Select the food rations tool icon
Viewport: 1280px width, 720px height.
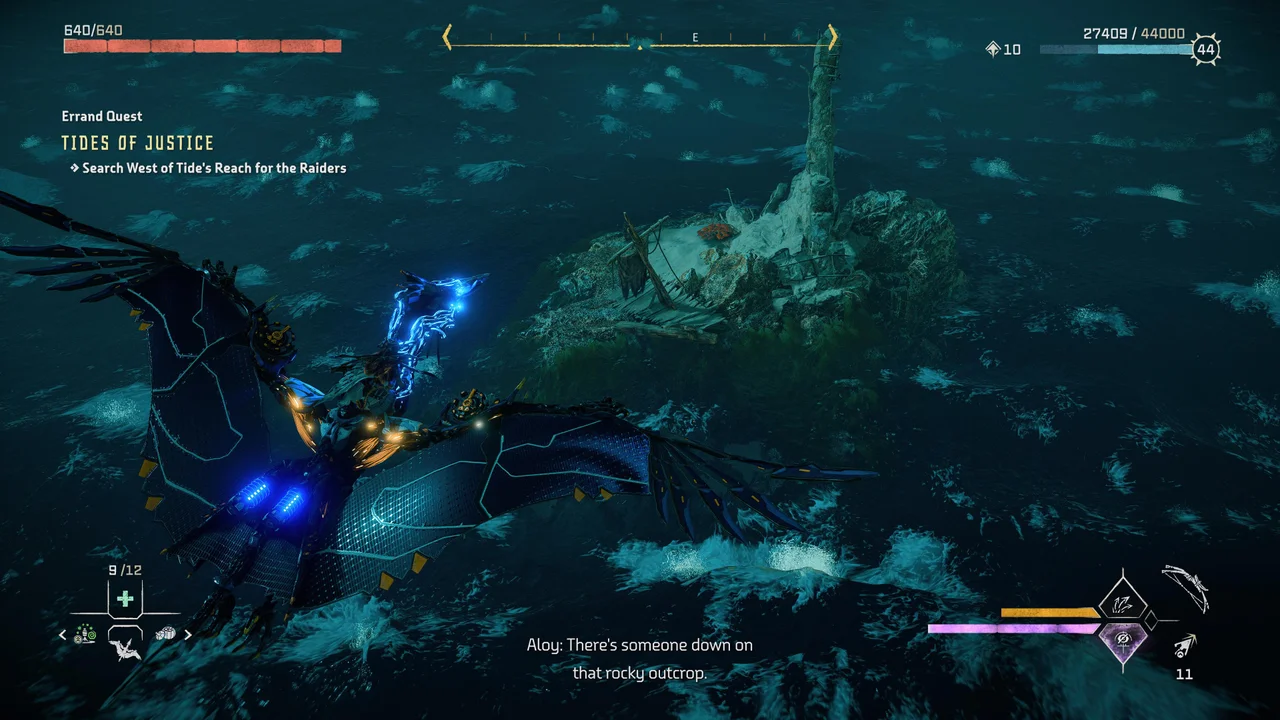(165, 633)
